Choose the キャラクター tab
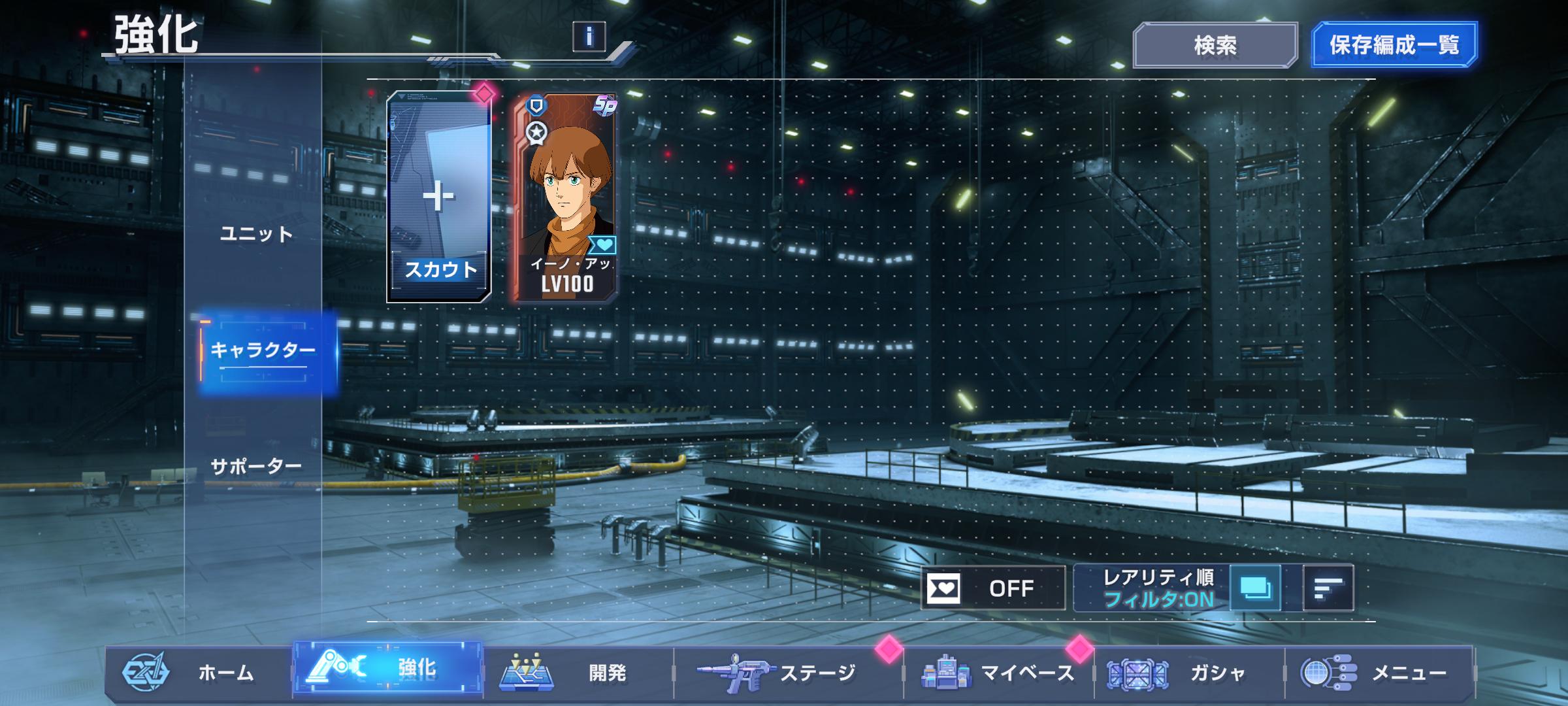Image resolution: width=1568 pixels, height=706 pixels. pyautogui.click(x=263, y=351)
